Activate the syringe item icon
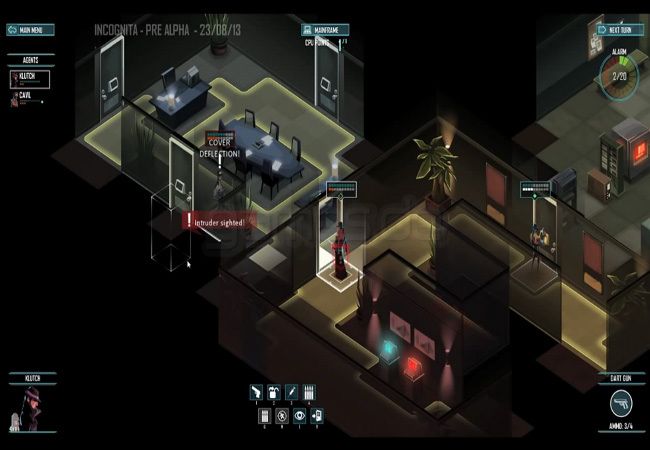The width and height of the screenshot is (650, 450). (x=292, y=393)
